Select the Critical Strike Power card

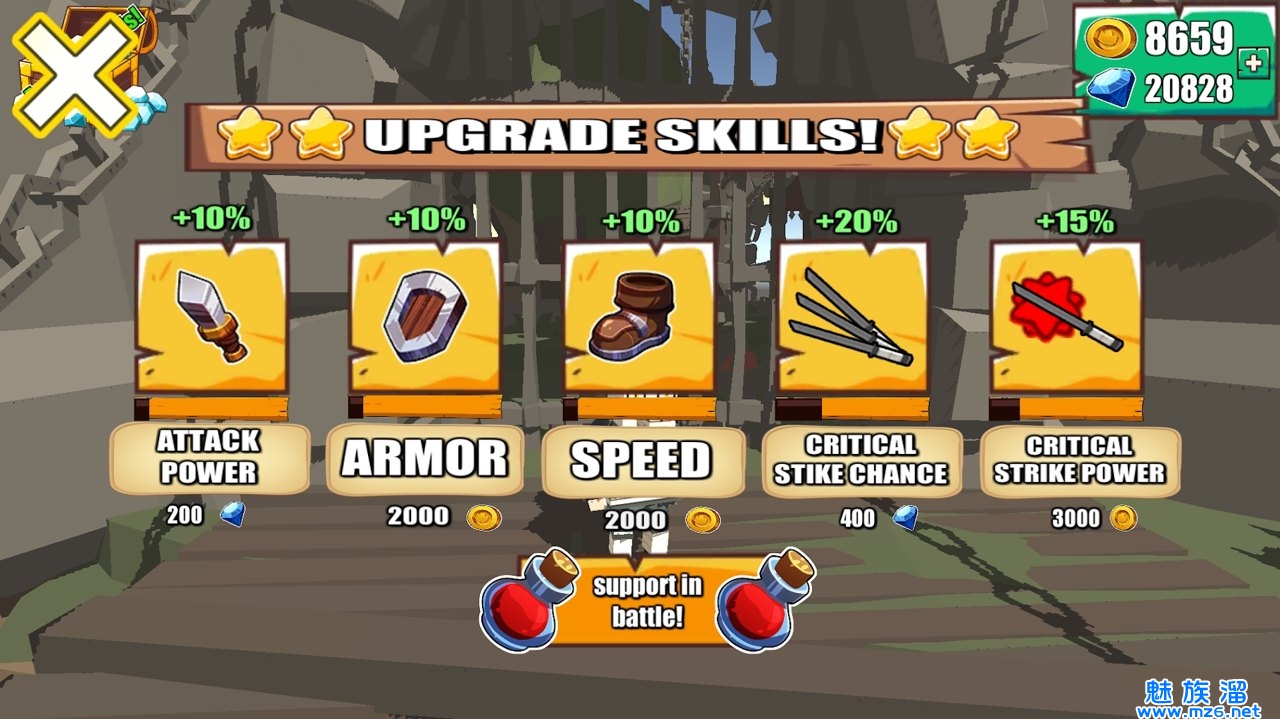pos(1067,316)
